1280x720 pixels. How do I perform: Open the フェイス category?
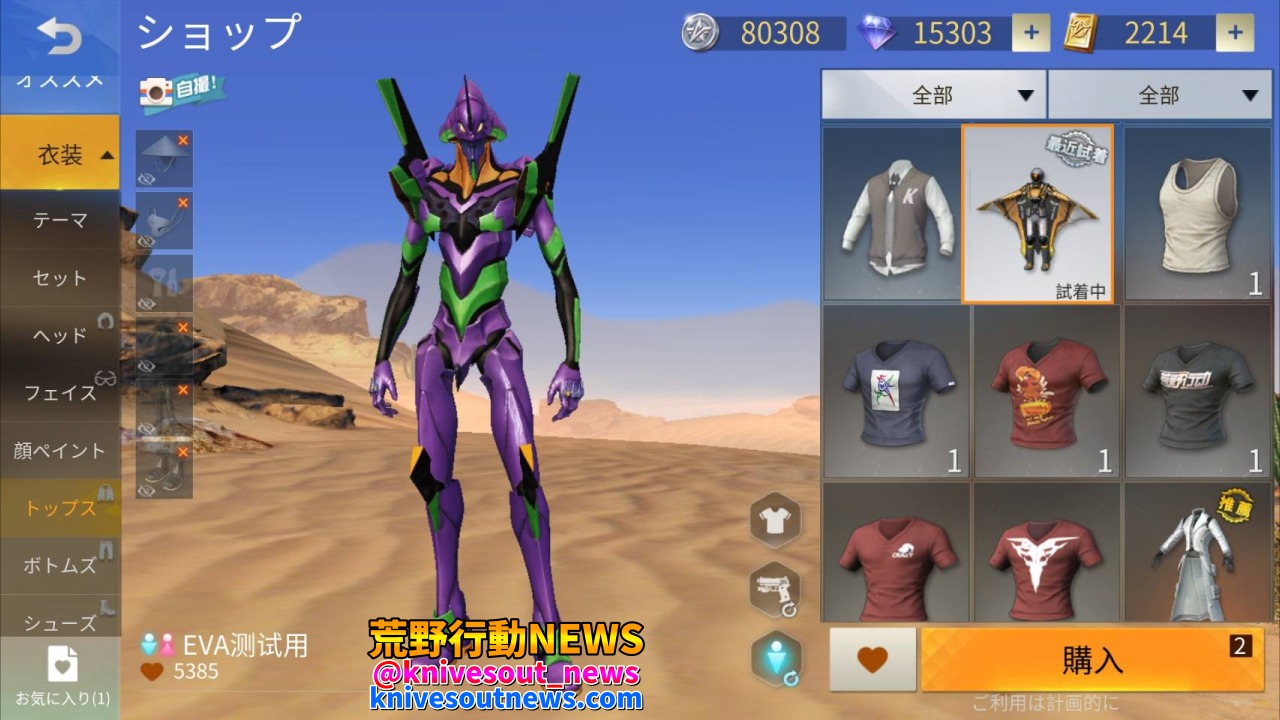(60, 393)
